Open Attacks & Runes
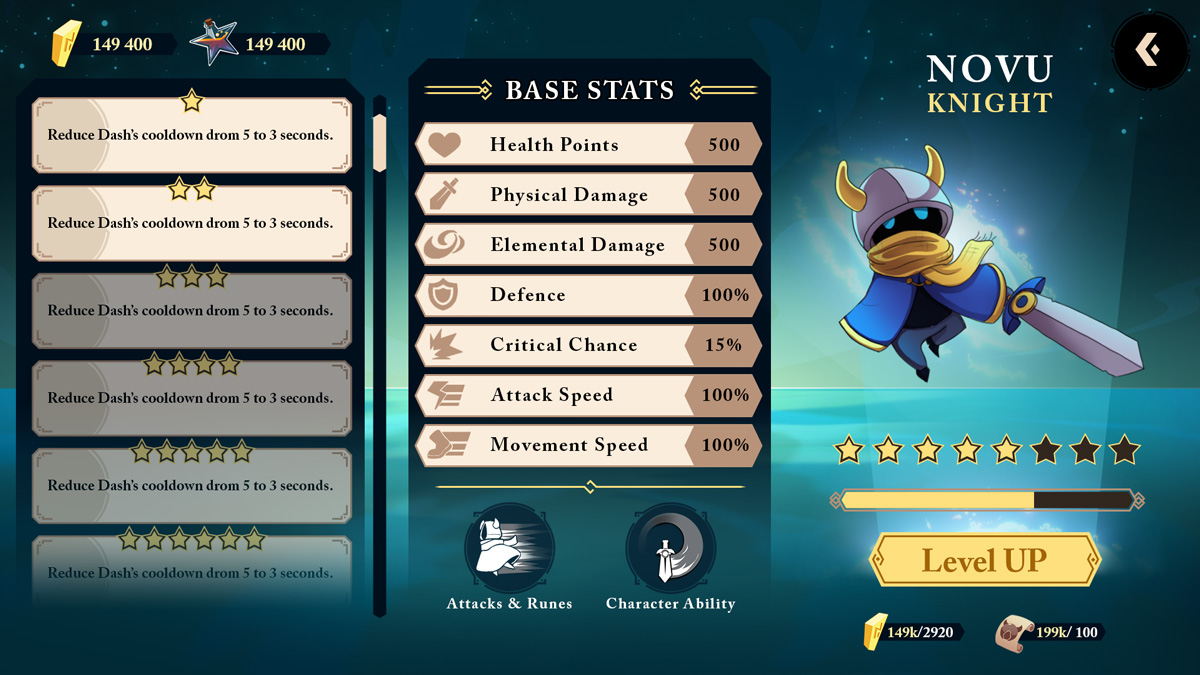This screenshot has width=1200, height=675. 510,548
